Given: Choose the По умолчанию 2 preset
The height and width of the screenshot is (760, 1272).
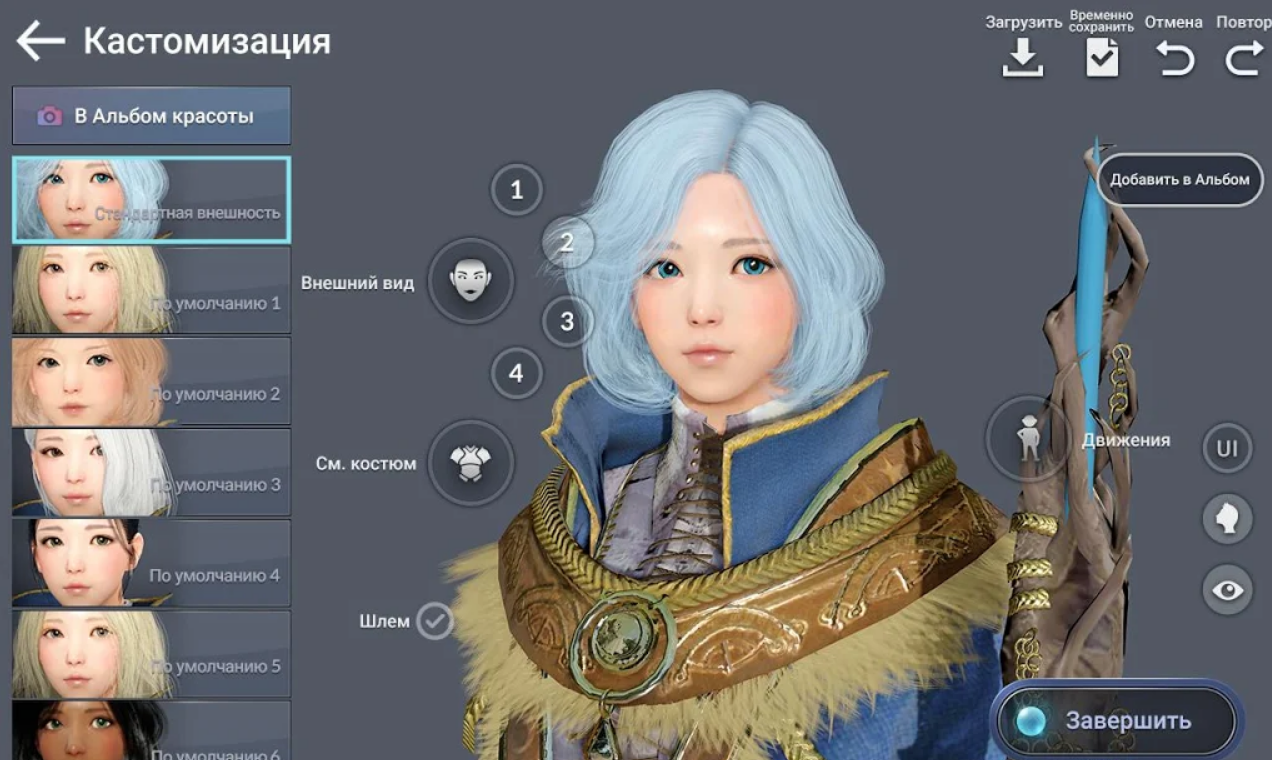Looking at the screenshot, I should [x=151, y=381].
